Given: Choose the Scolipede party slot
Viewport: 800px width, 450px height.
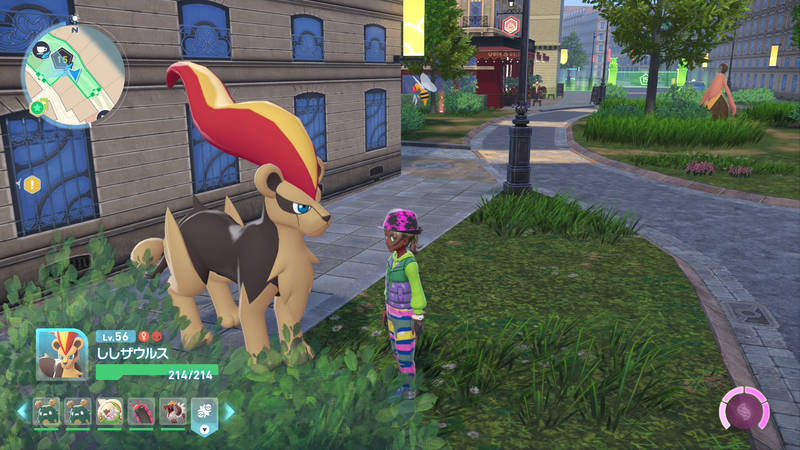Looking at the screenshot, I should (142, 411).
